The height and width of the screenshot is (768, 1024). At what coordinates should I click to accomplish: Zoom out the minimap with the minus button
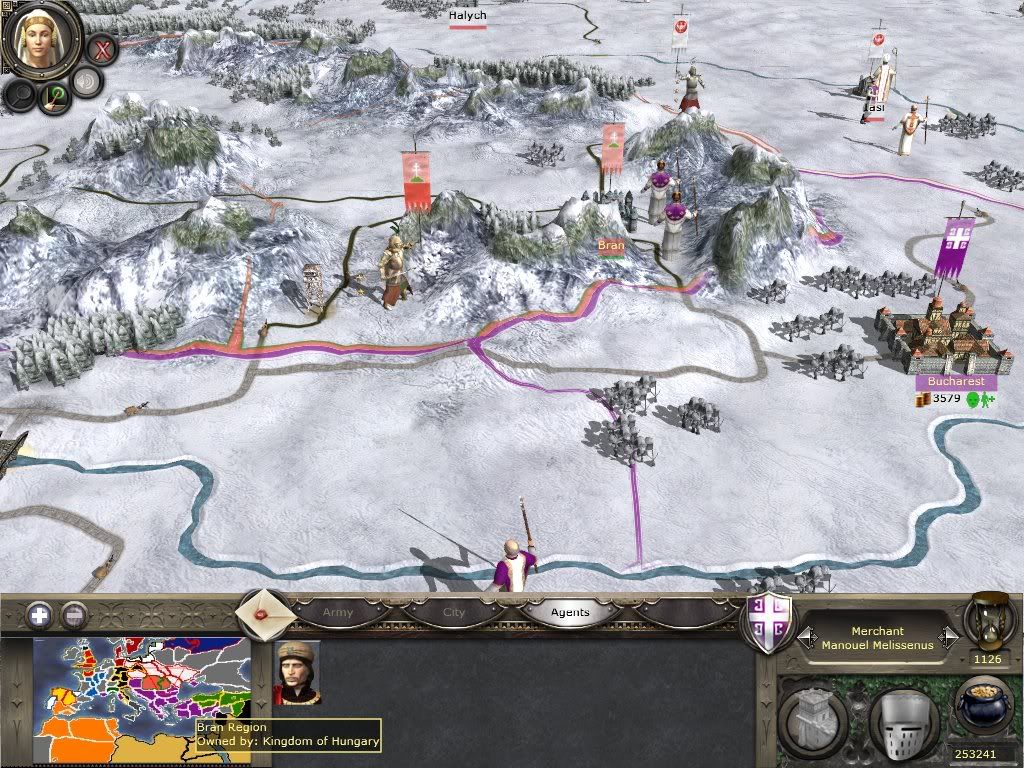tap(74, 614)
